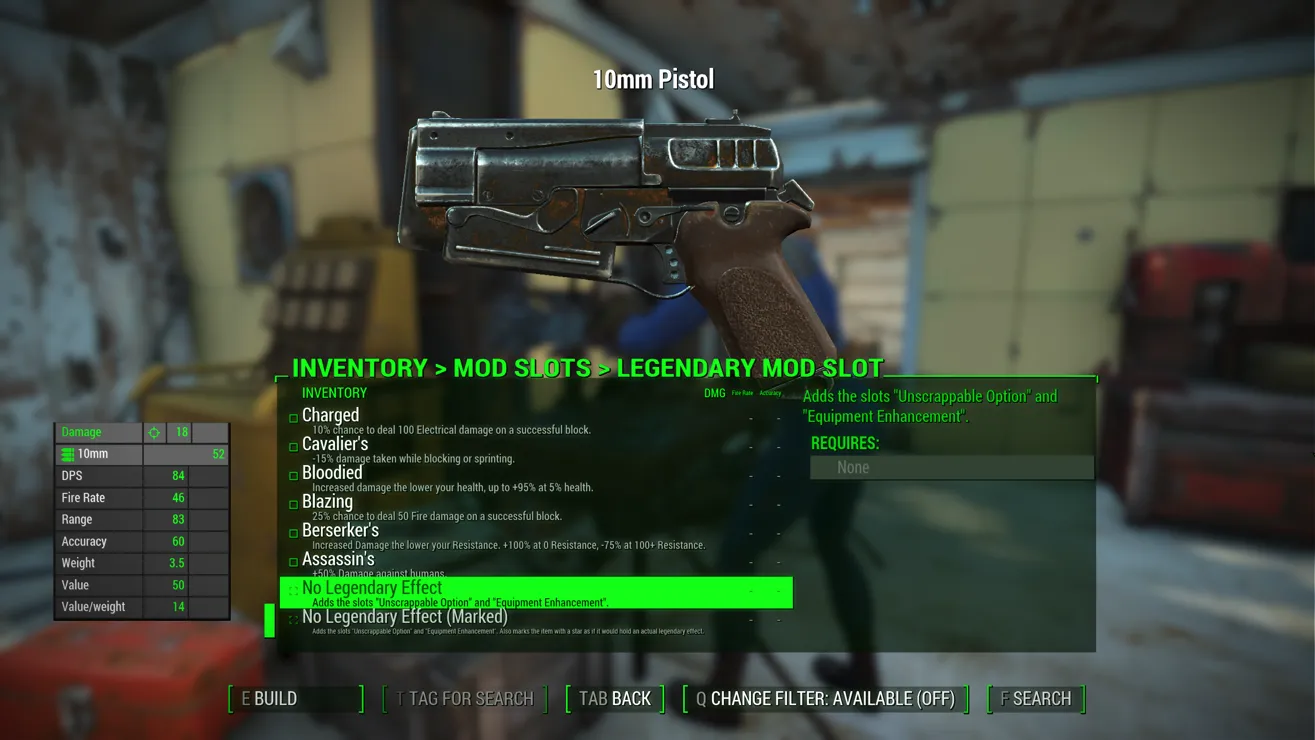Pick the Bloodied legendary effect
1315x740 pixels.
pyautogui.click(x=332, y=474)
